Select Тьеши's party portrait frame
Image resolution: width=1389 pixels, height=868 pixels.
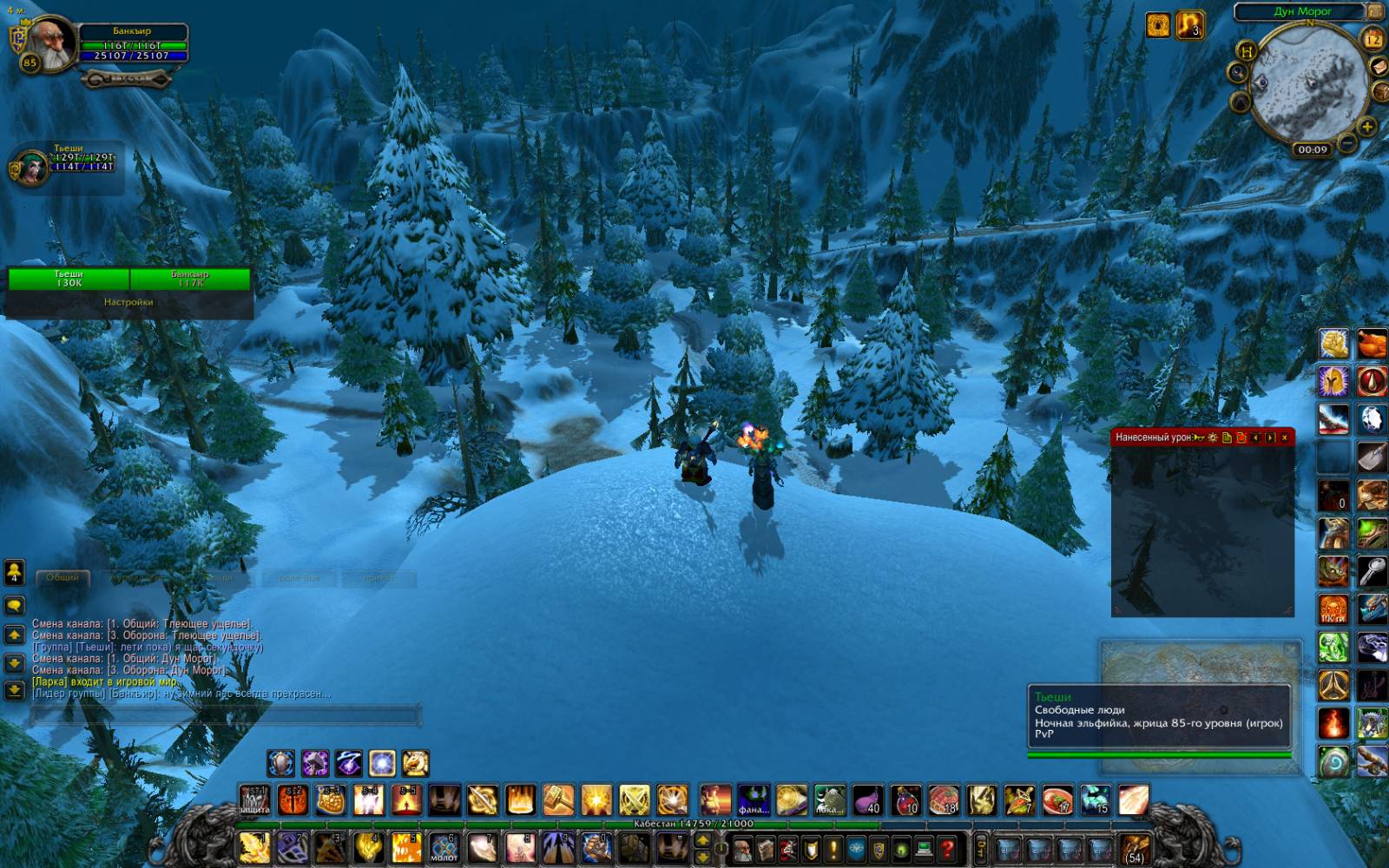[x=30, y=167]
